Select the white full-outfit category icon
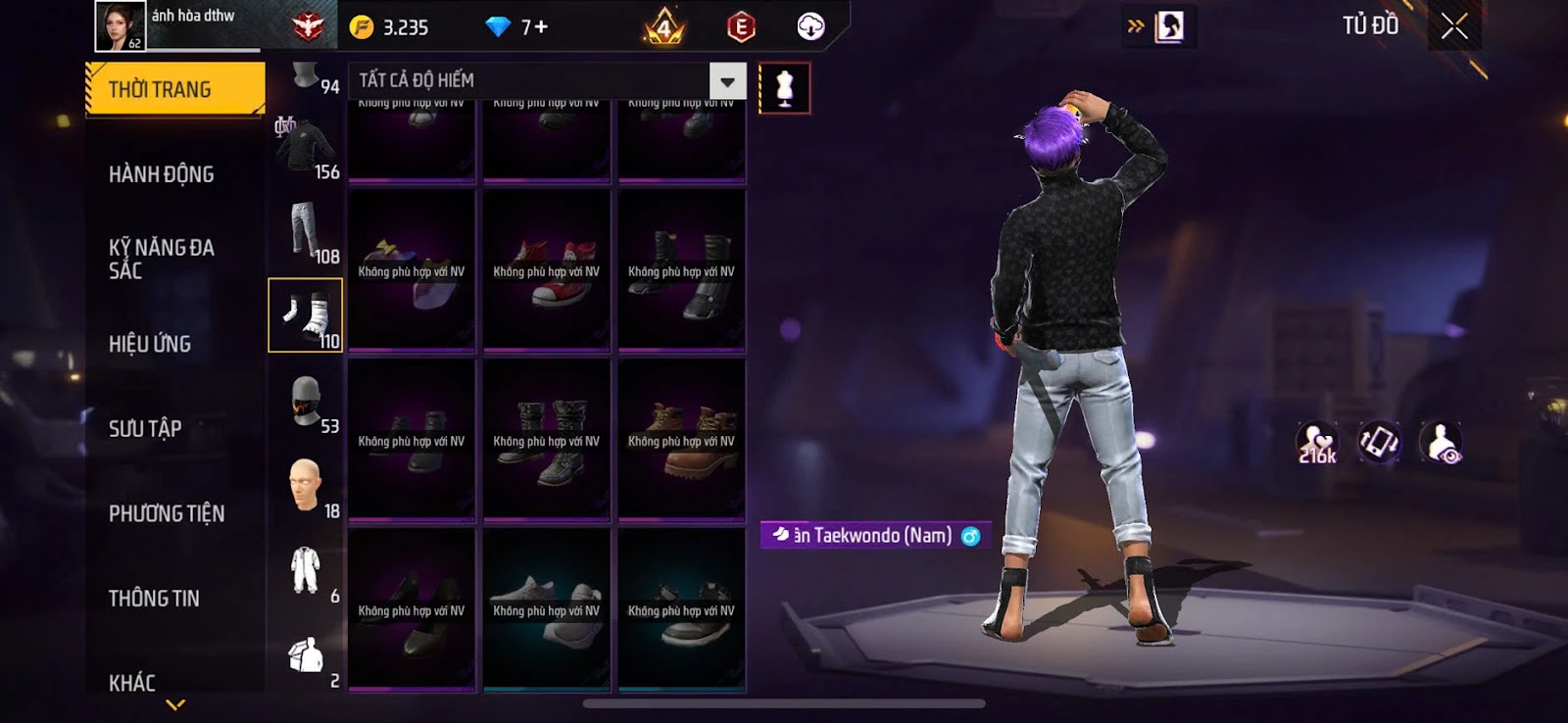Viewport: 1568px width, 723px height. tap(306, 570)
